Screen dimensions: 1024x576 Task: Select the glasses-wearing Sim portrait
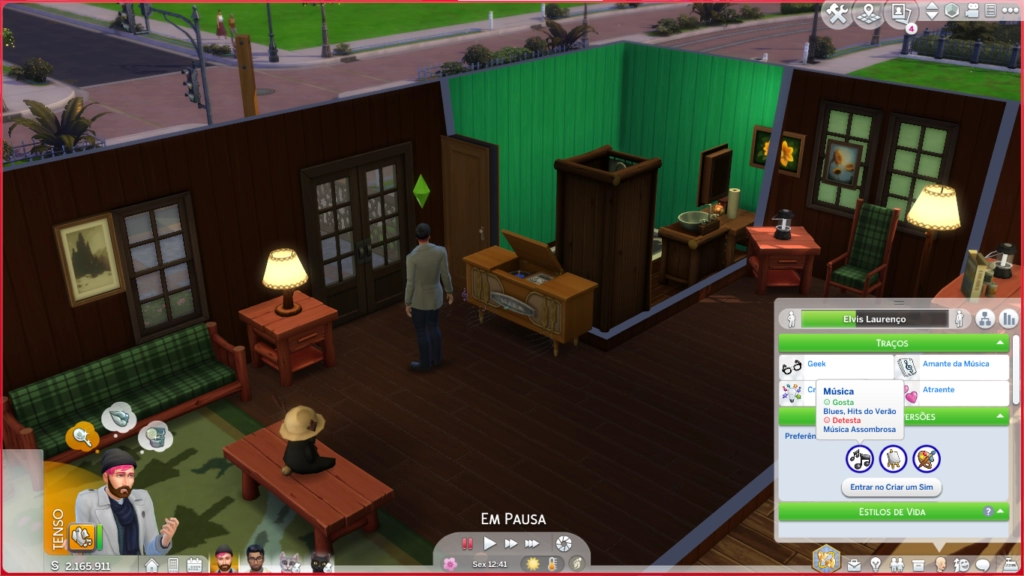click(255, 561)
